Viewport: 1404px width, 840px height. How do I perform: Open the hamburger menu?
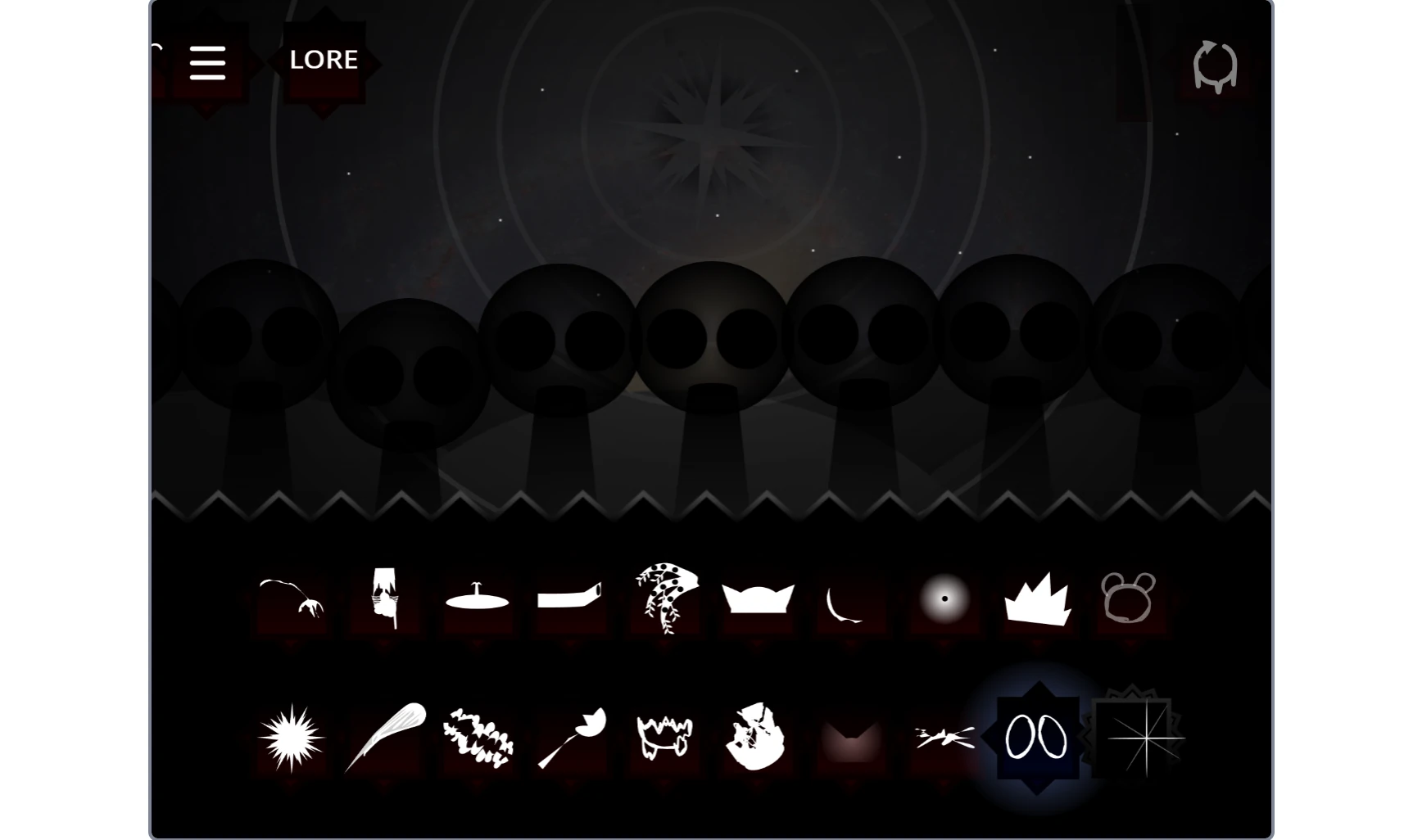[x=207, y=61]
